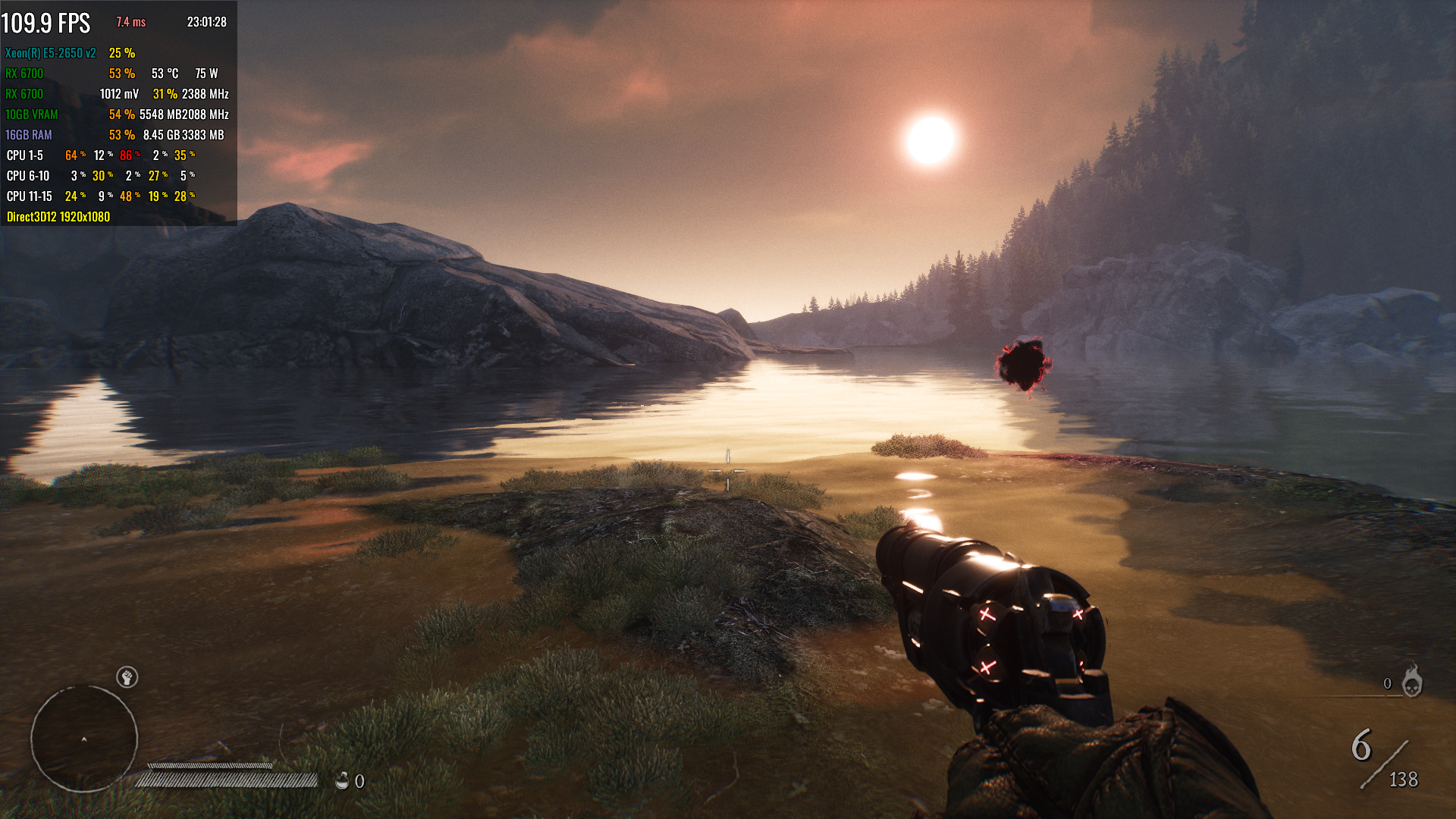Click the healing flask icon
1456x819 pixels.
click(342, 780)
